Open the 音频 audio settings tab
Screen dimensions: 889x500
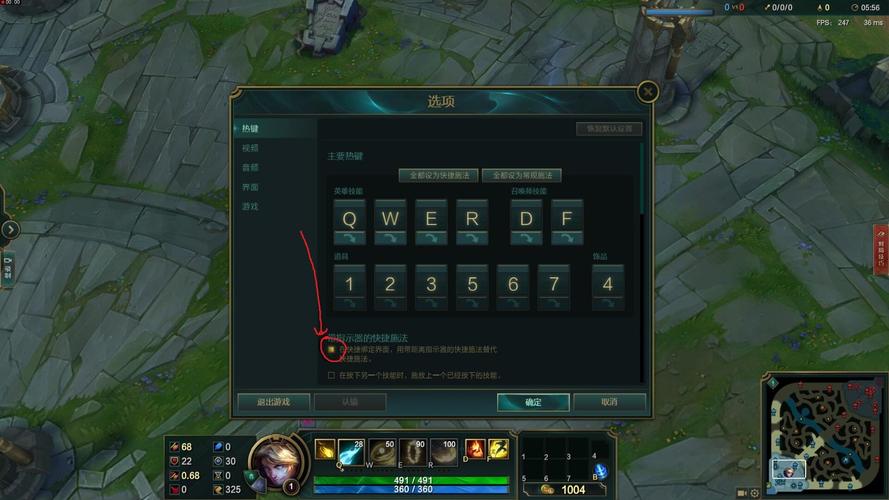(250, 167)
